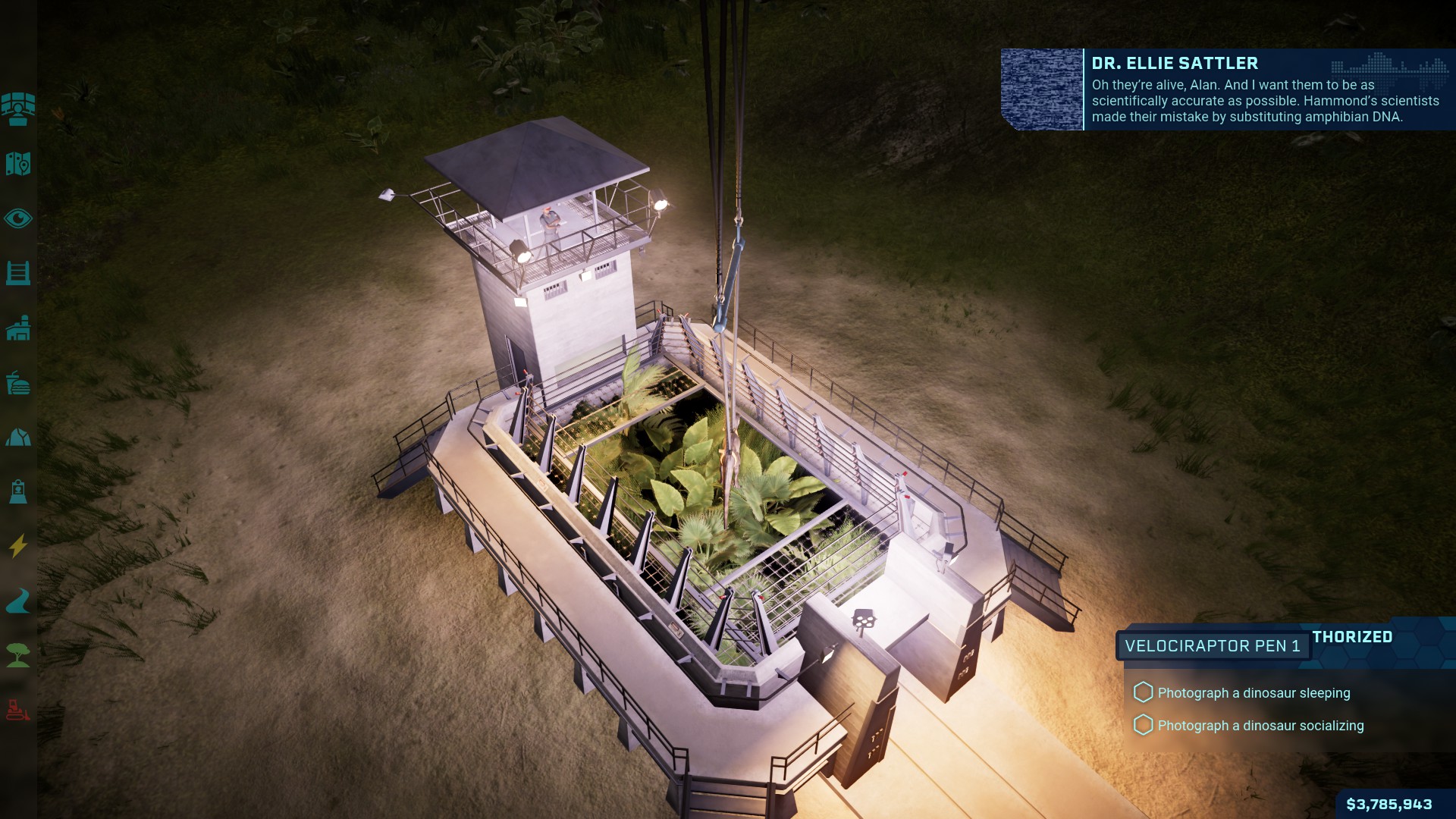Viewport: 1456px width, 819px height.
Task: Open the island map view
Action: pyautogui.click(x=18, y=164)
